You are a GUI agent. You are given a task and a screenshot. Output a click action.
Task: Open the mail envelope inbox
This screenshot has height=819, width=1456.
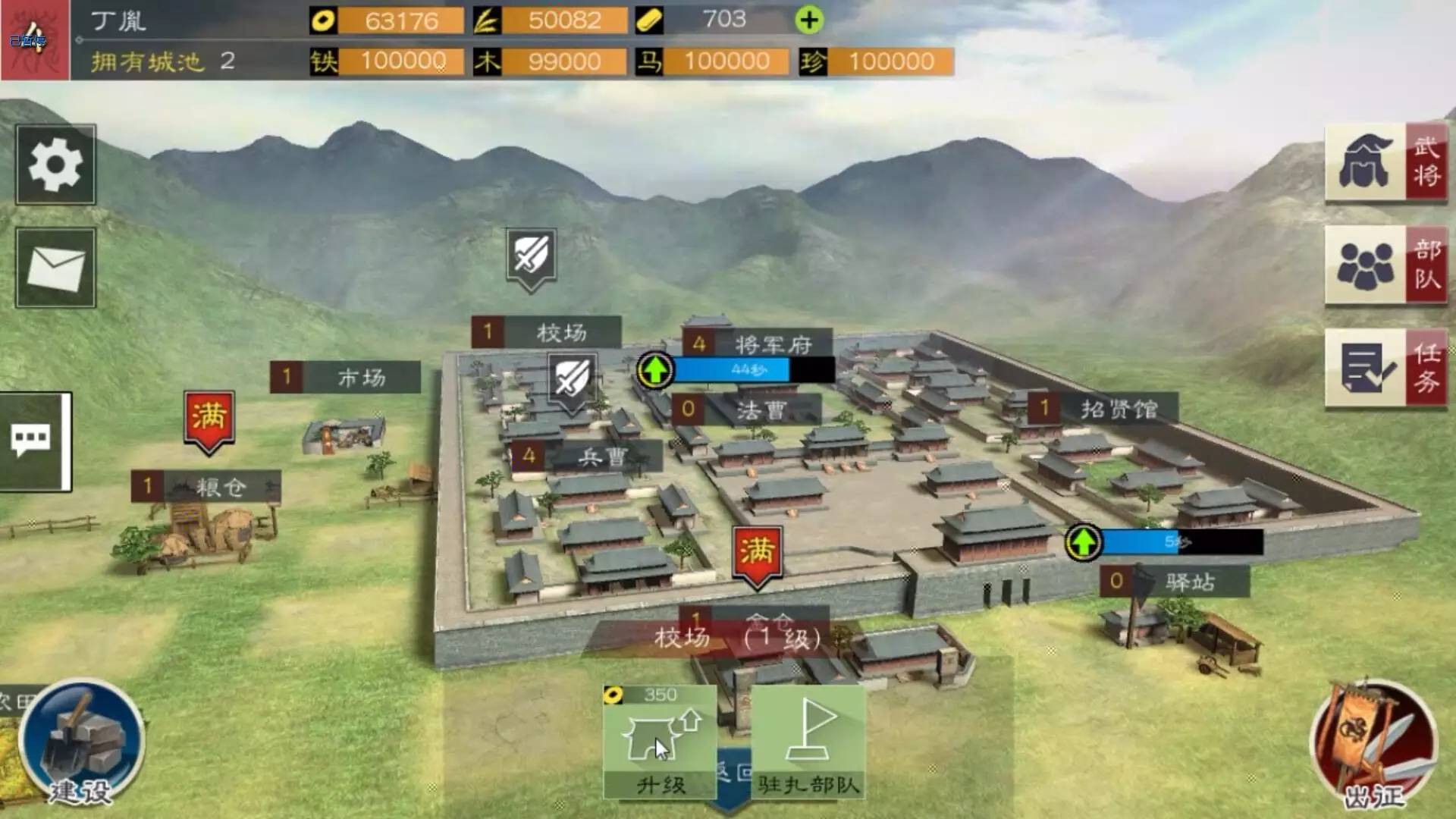(x=55, y=268)
